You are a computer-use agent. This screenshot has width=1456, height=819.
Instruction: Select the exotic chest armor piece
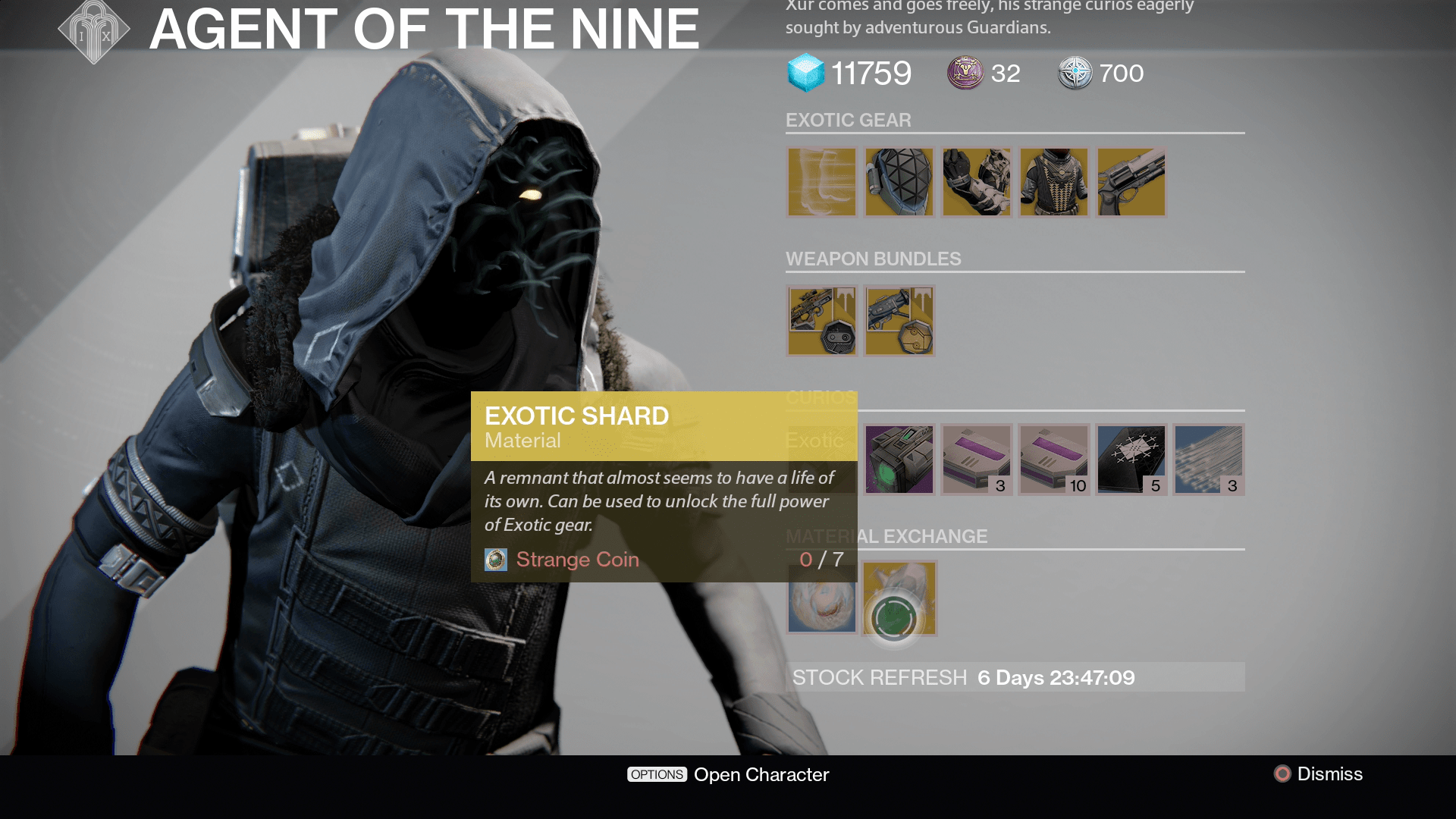pos(1054,182)
